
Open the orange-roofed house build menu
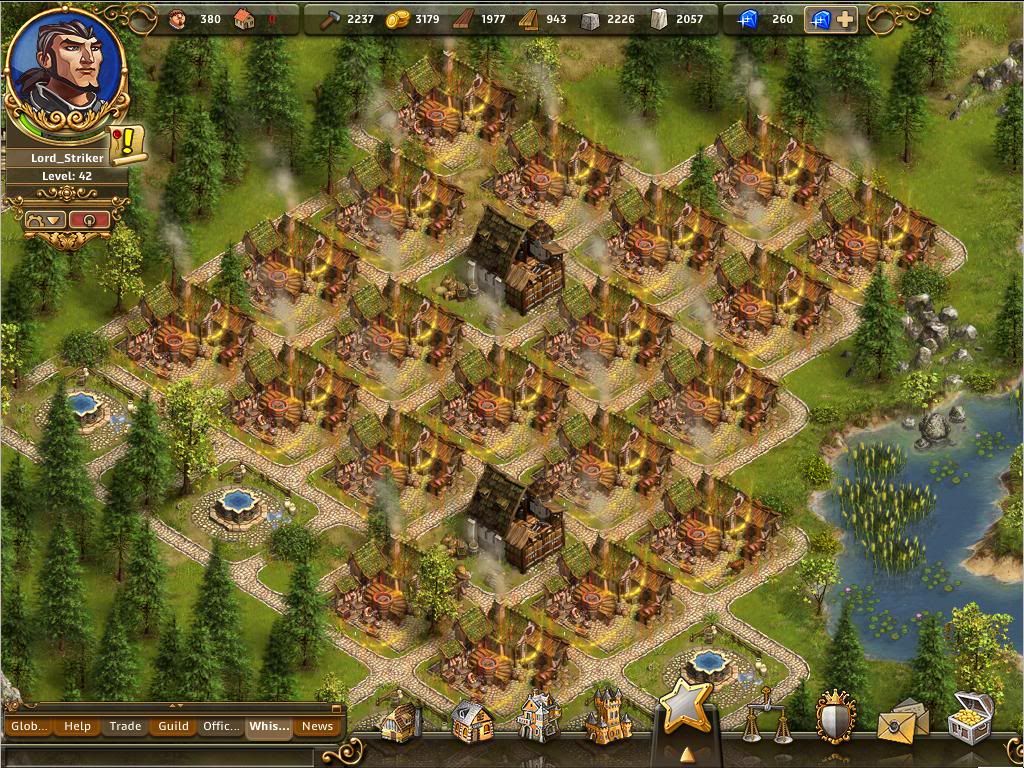470,720
